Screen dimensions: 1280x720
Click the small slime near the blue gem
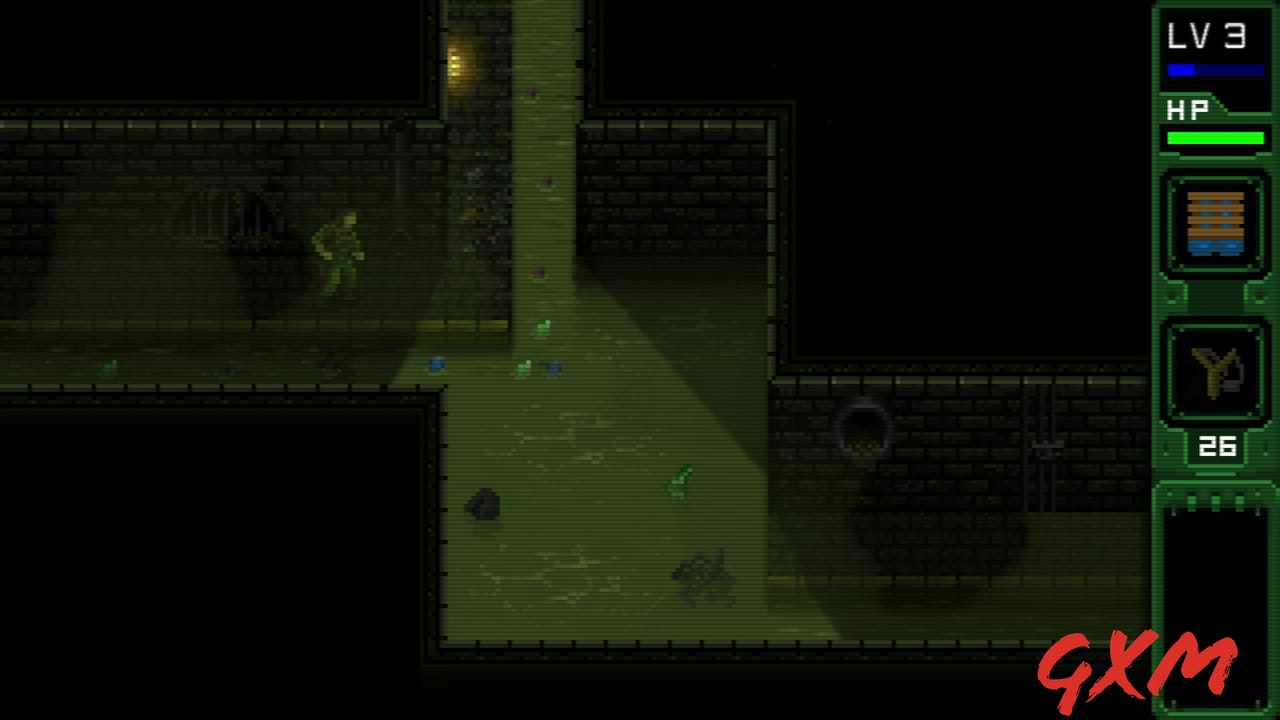click(523, 366)
